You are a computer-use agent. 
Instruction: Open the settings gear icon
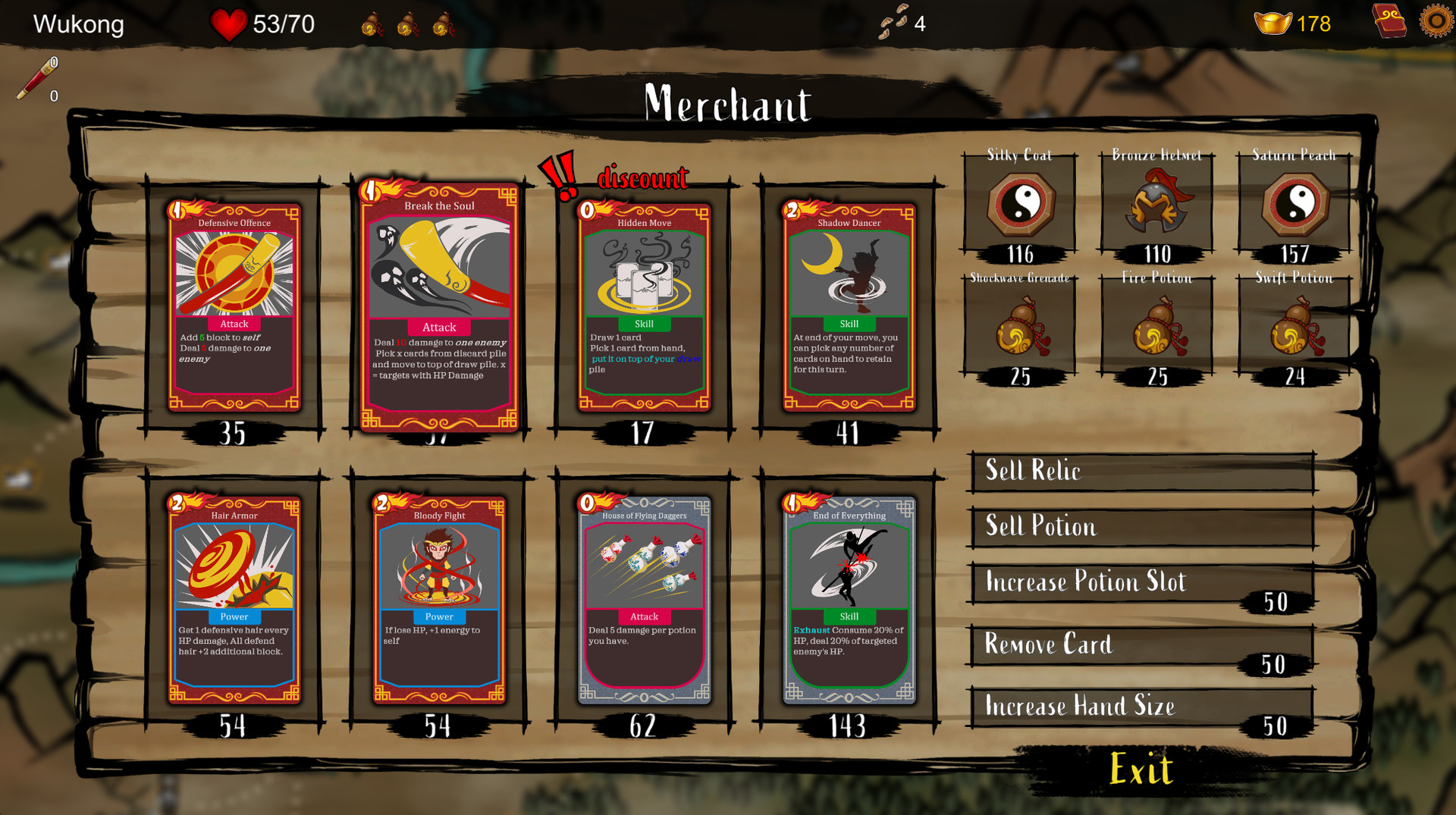(x=1436, y=22)
